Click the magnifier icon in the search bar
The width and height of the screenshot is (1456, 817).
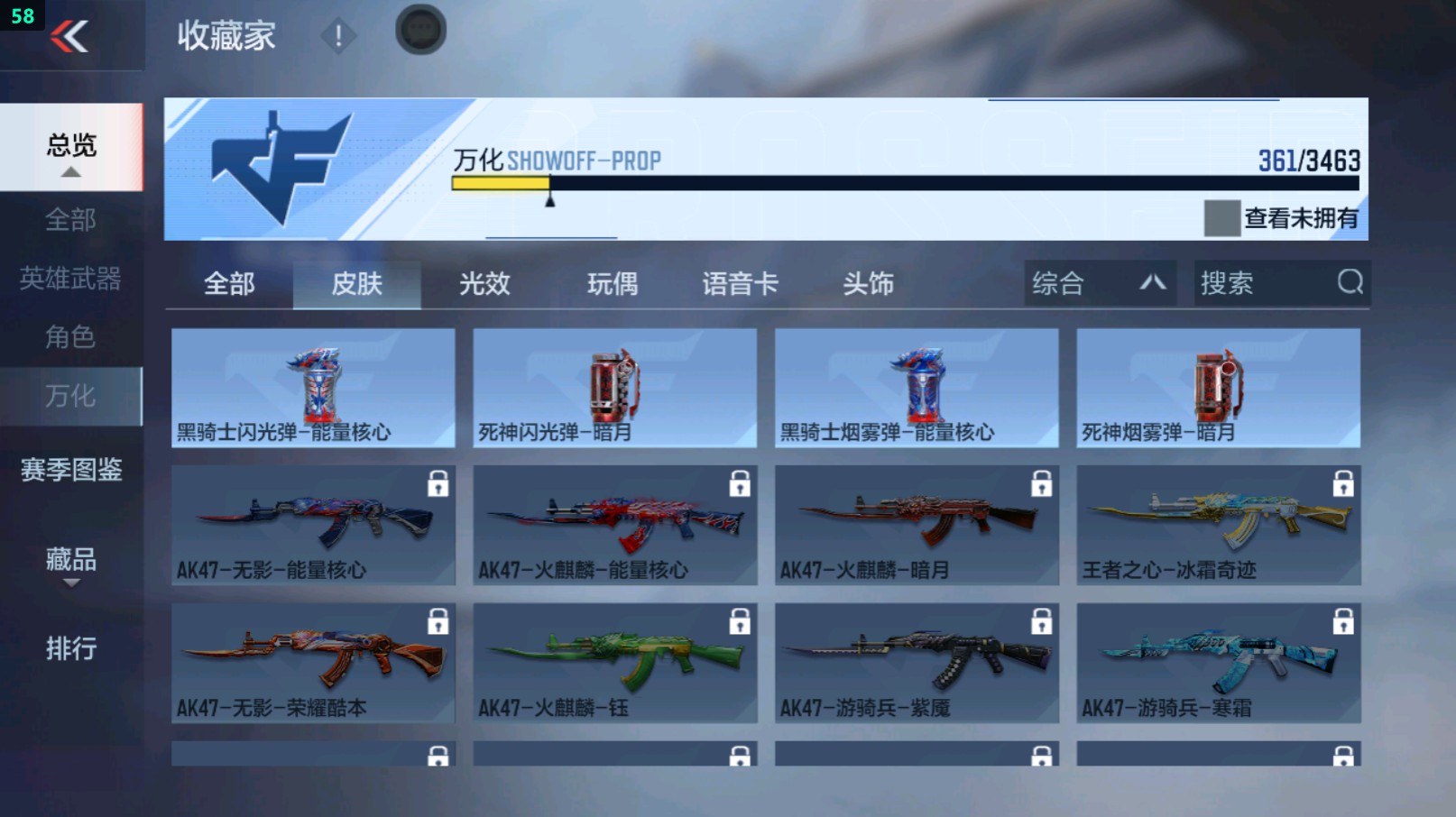coord(1349,283)
